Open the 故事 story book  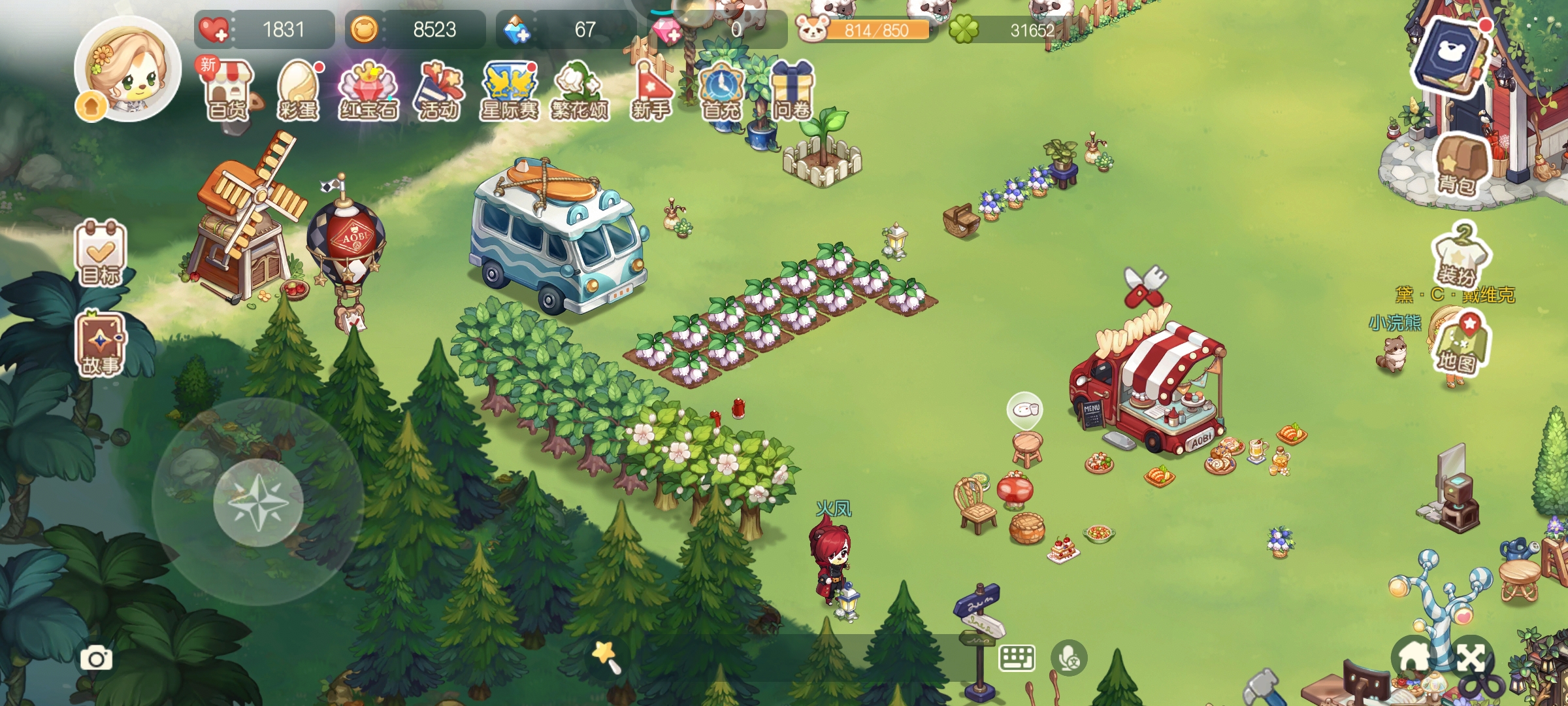point(101,345)
